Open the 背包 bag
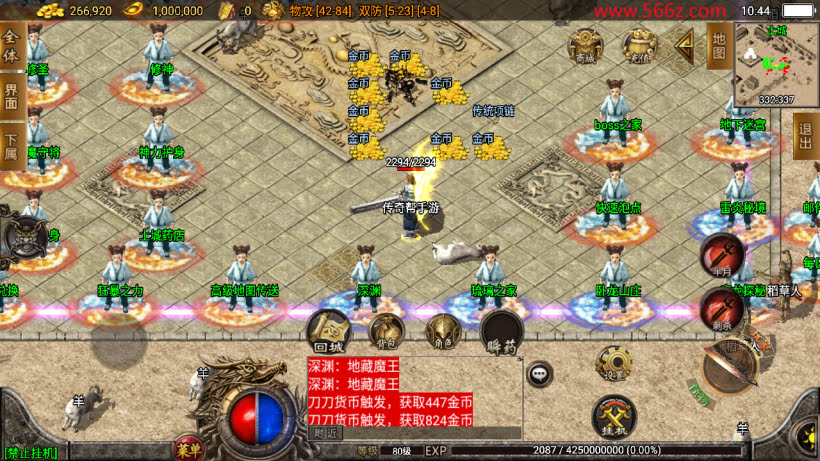The image size is (820, 461). 386,330
